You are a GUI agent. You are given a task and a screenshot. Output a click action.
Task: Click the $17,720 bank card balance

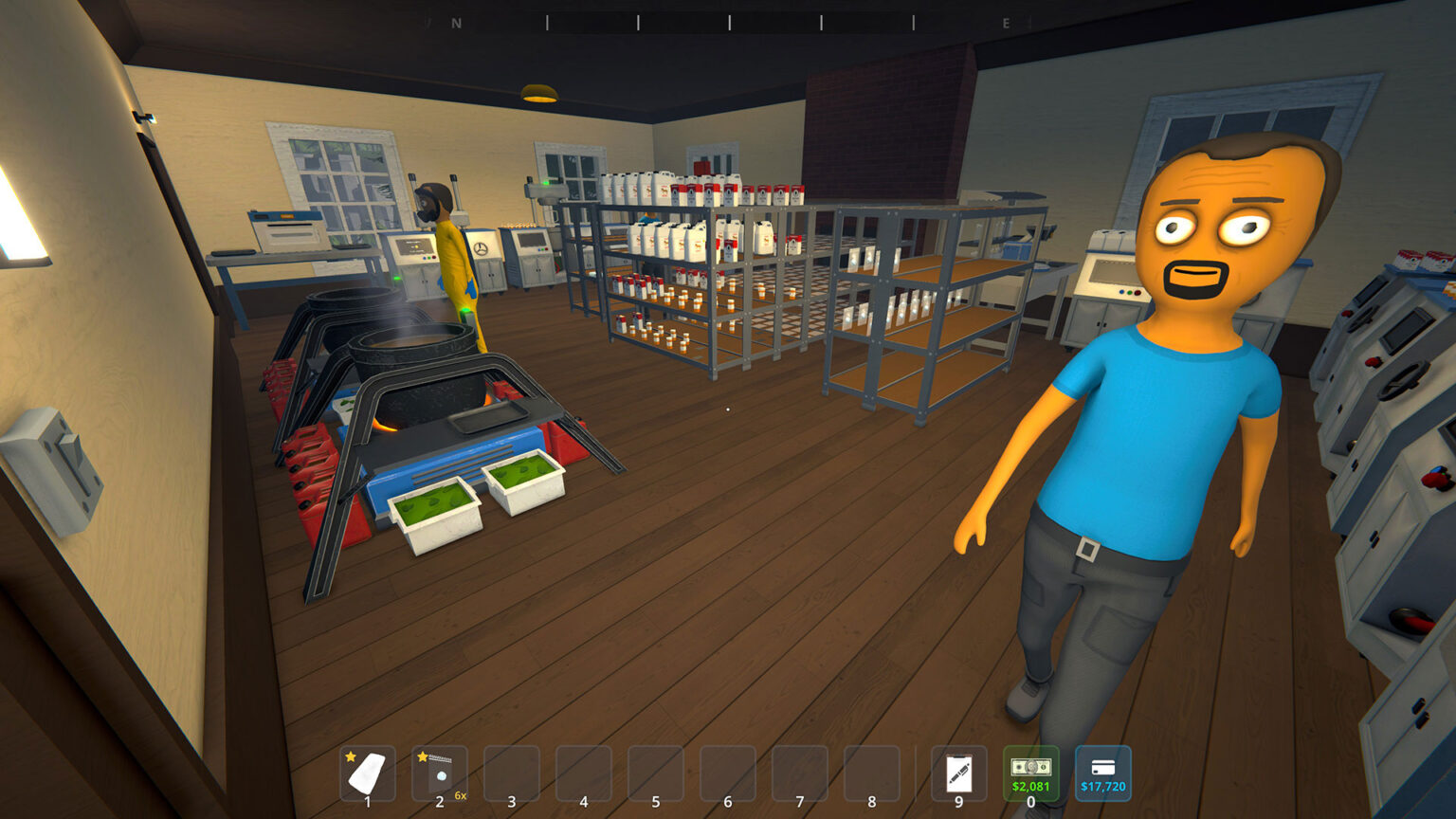pos(1102,773)
